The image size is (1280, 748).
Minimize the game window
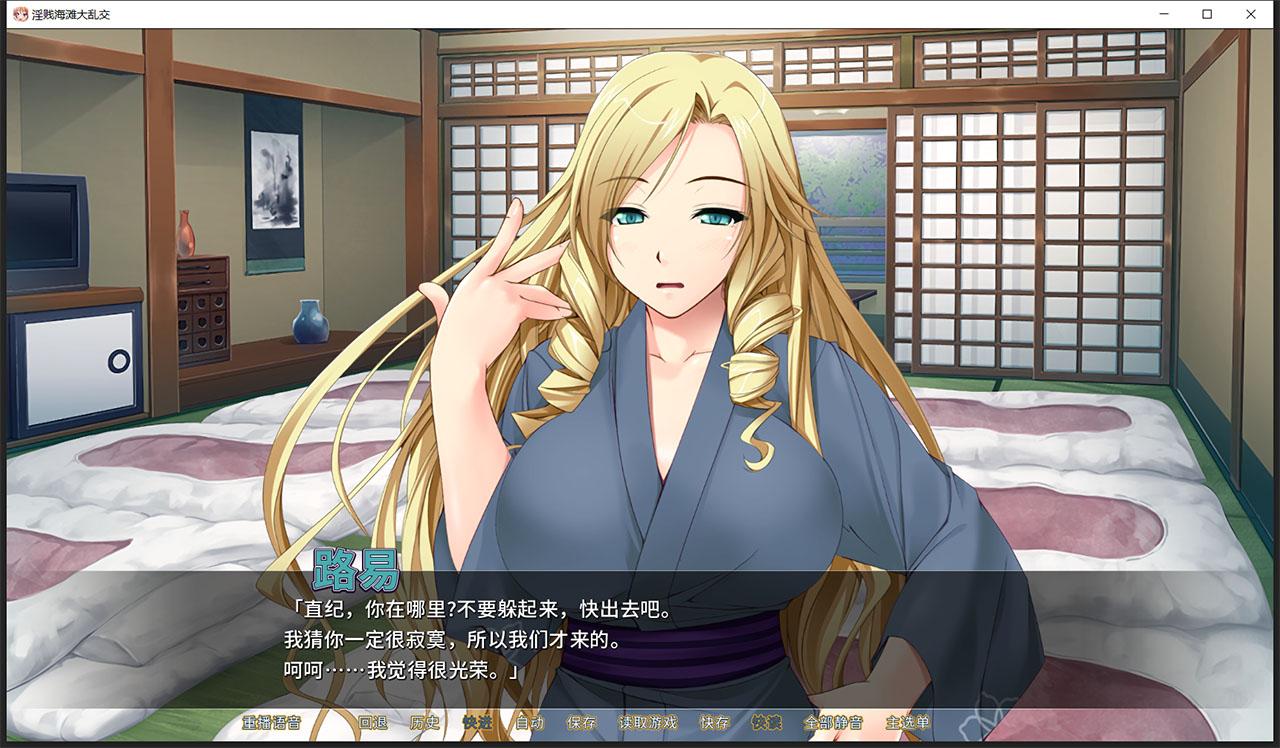1165,14
